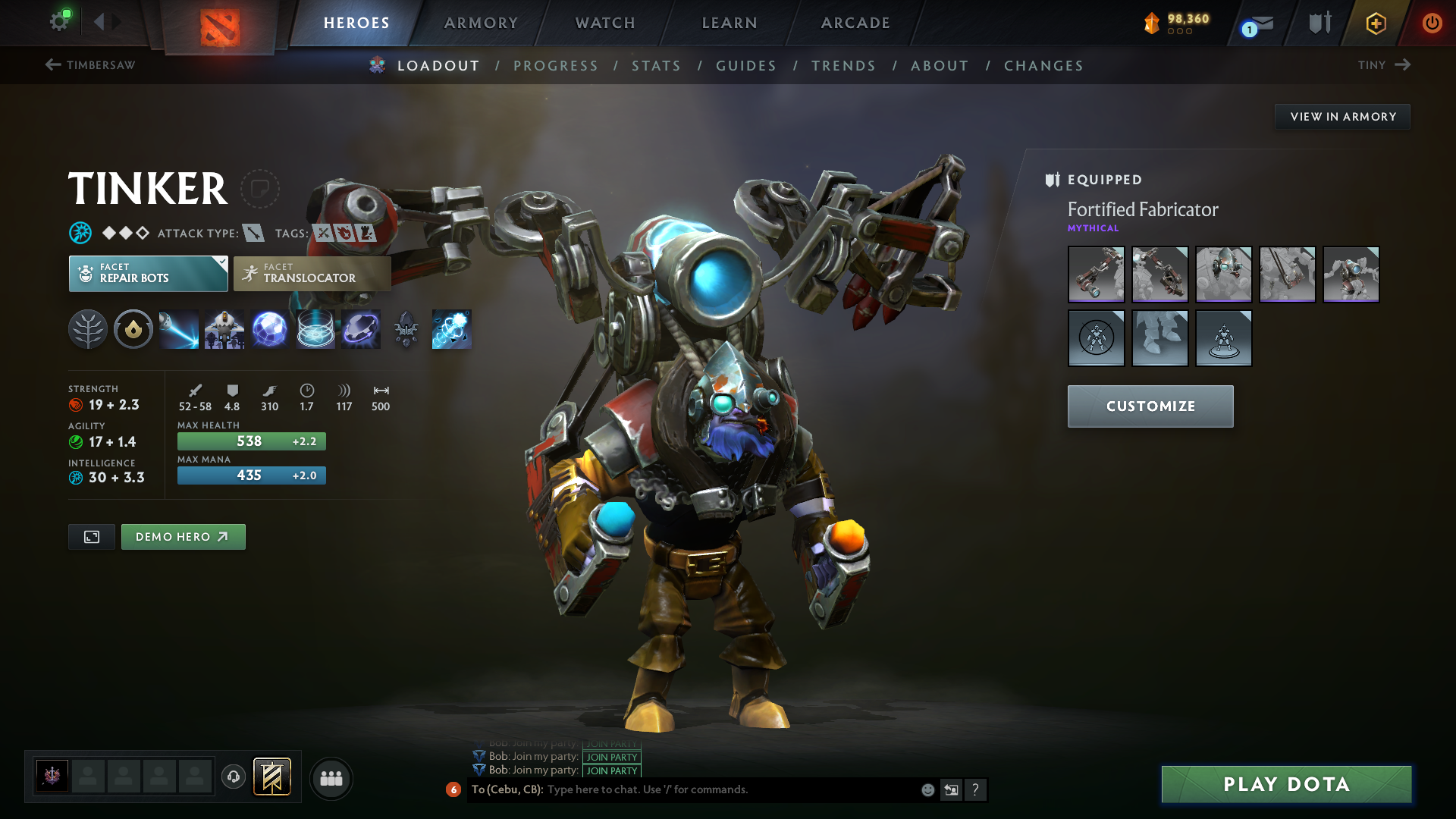View Tinker's Guides page

click(x=746, y=66)
